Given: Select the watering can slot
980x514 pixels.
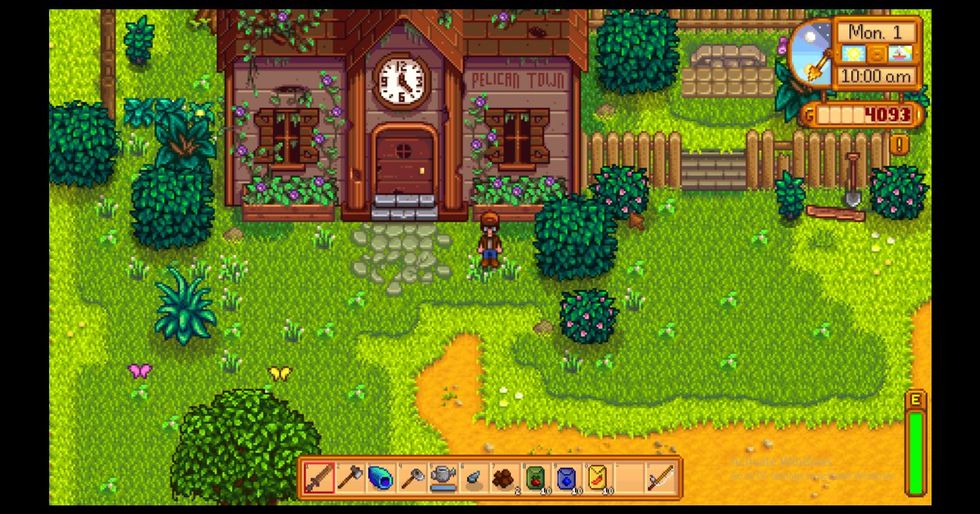Looking at the screenshot, I should point(442,478).
